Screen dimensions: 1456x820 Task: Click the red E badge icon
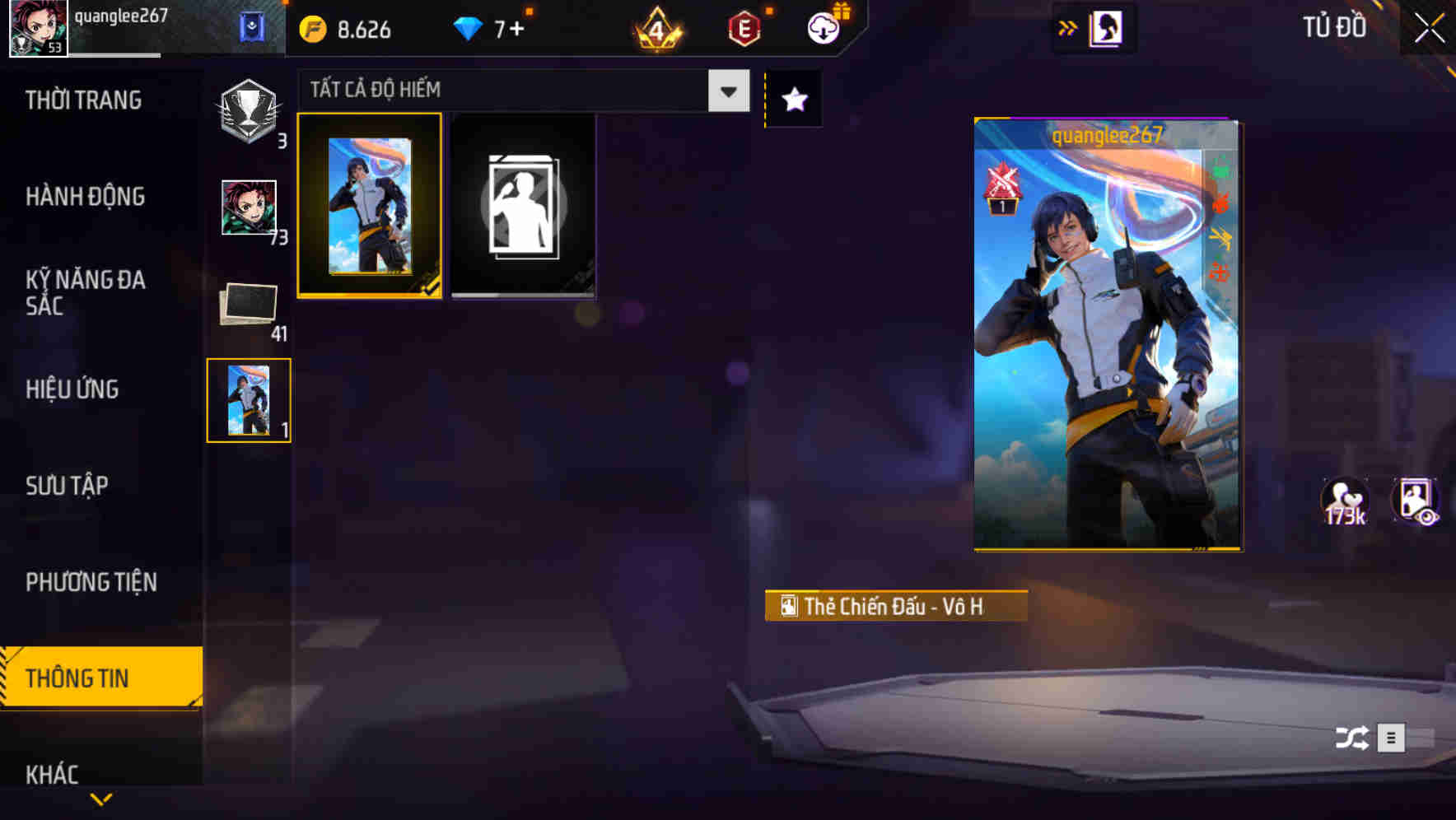[743, 27]
